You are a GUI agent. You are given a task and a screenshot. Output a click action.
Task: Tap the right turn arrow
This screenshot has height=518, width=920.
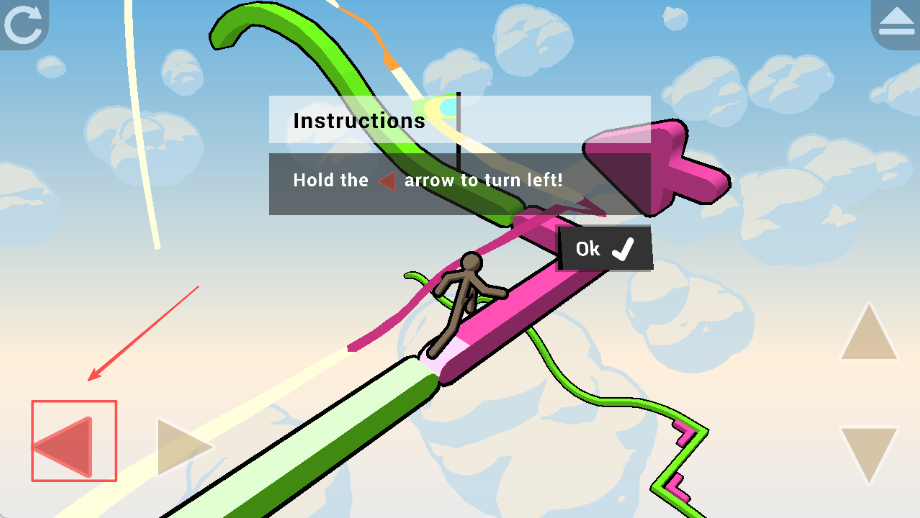tap(182, 447)
